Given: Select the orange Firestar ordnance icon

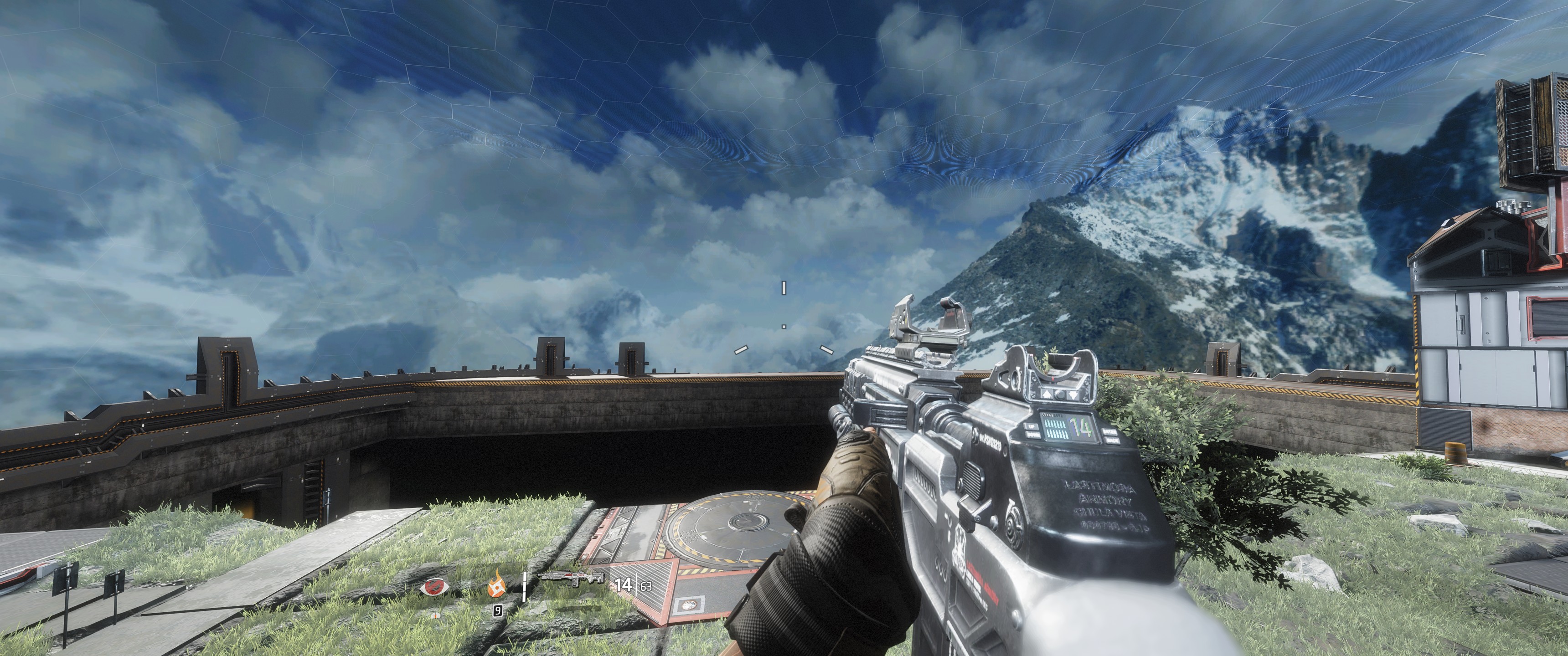Looking at the screenshot, I should [x=497, y=587].
